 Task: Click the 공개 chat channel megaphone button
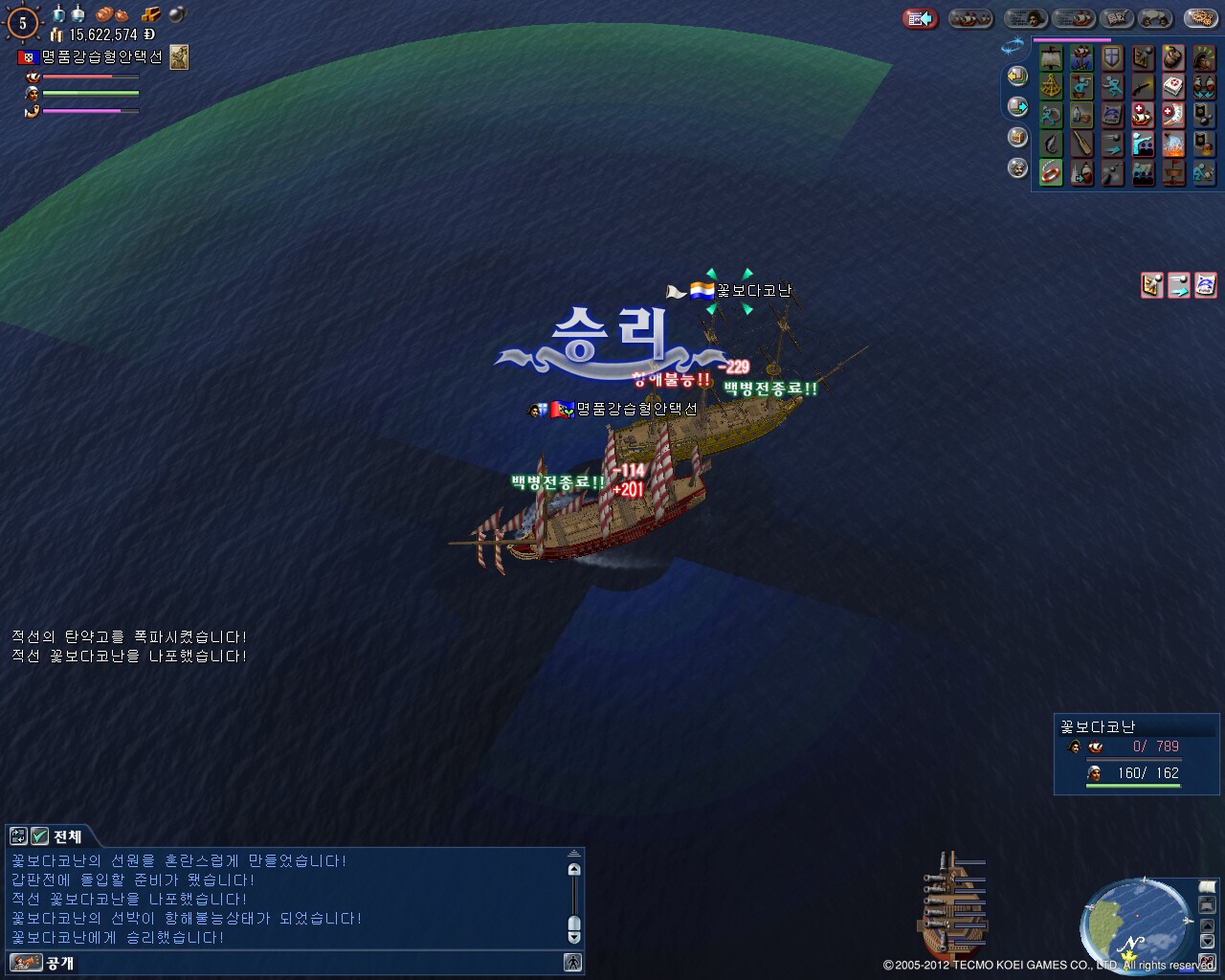25,962
